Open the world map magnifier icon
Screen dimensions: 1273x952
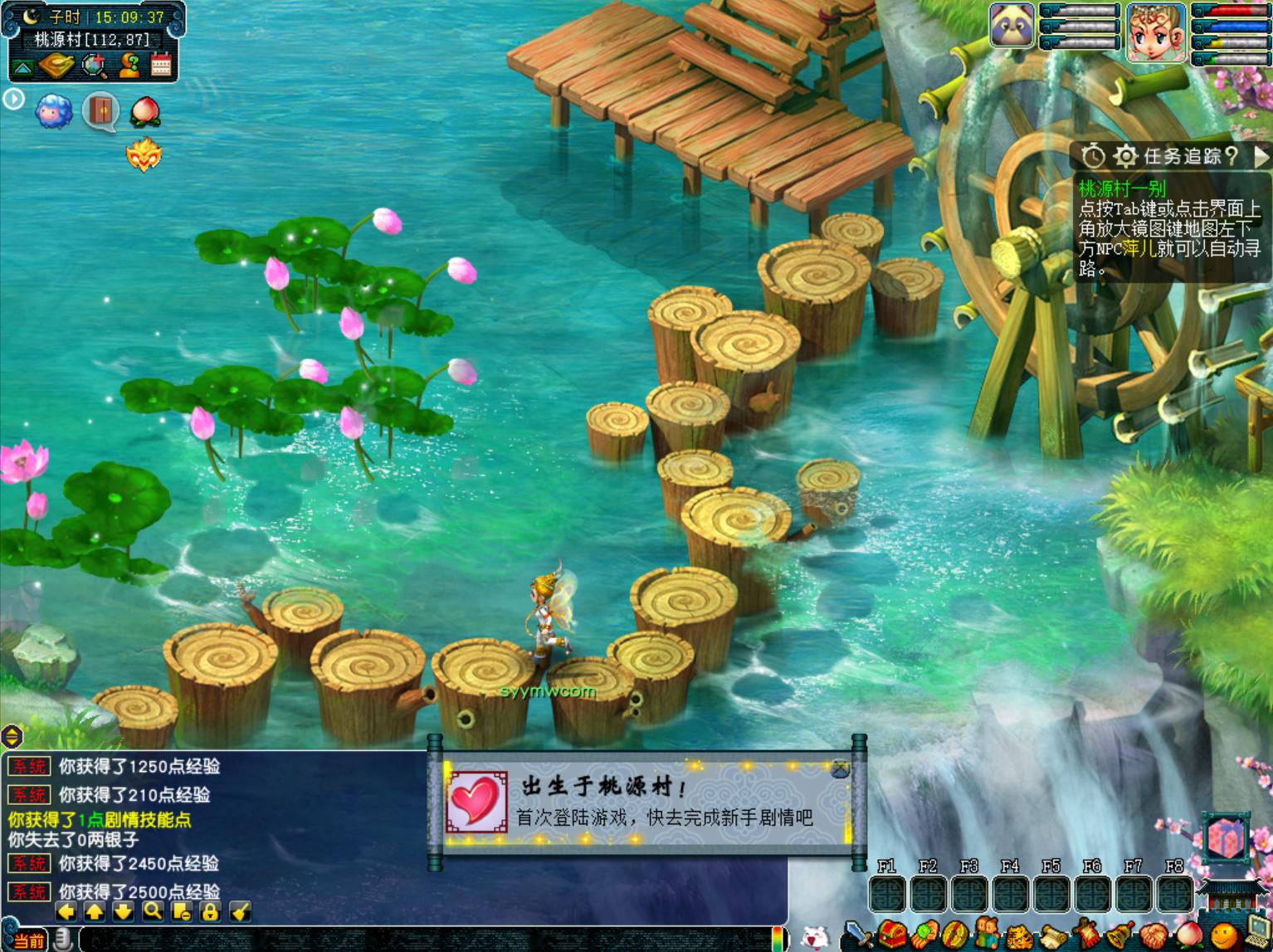[95, 65]
